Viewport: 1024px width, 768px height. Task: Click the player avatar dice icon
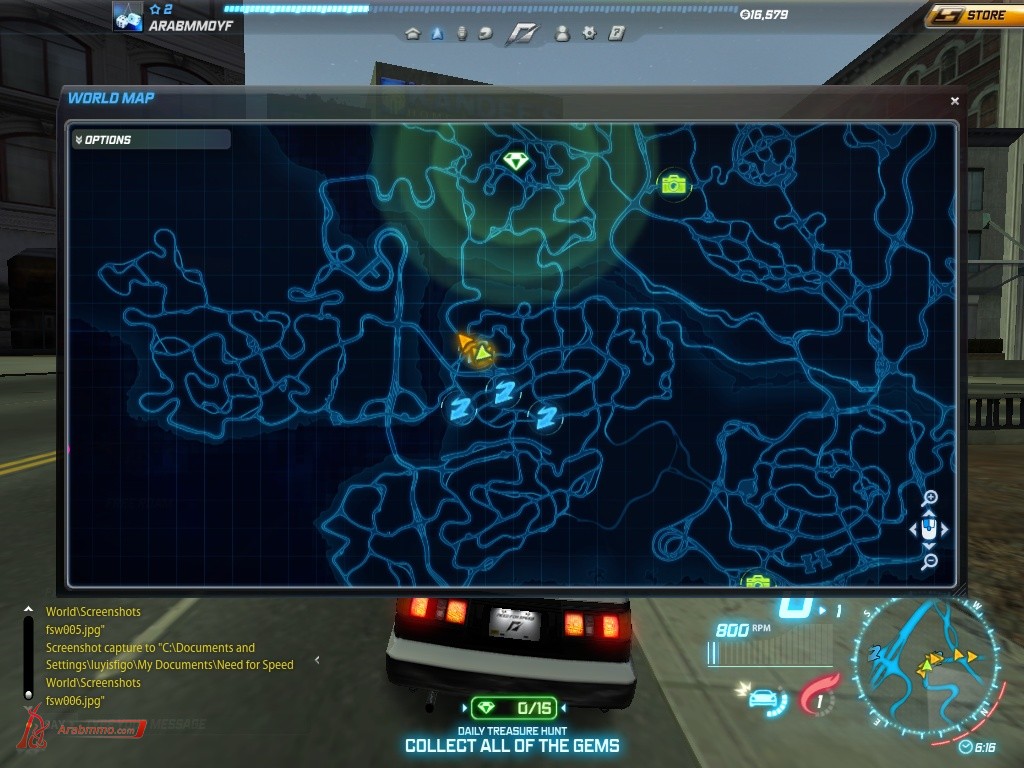[x=127, y=17]
